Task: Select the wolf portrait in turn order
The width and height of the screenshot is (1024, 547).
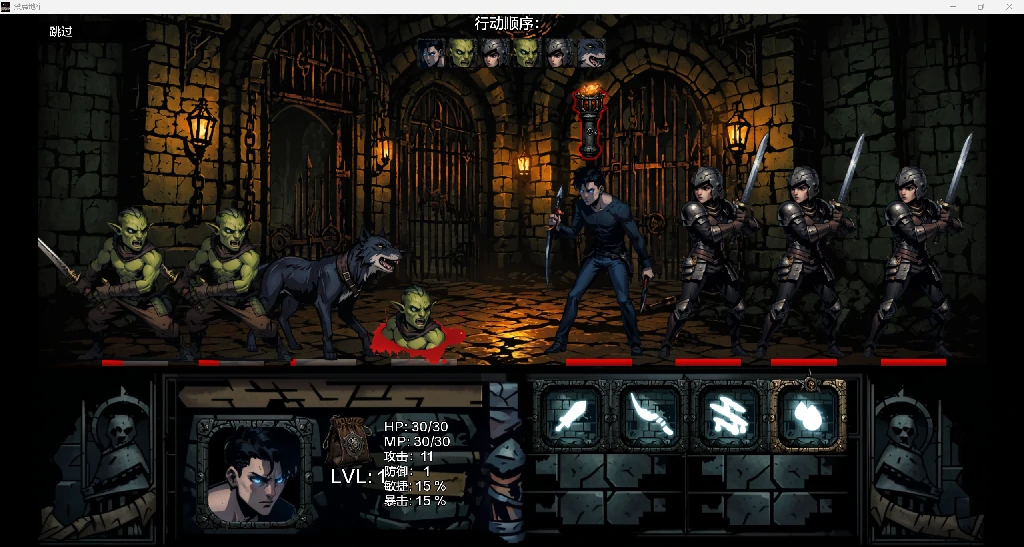Action: click(x=592, y=53)
